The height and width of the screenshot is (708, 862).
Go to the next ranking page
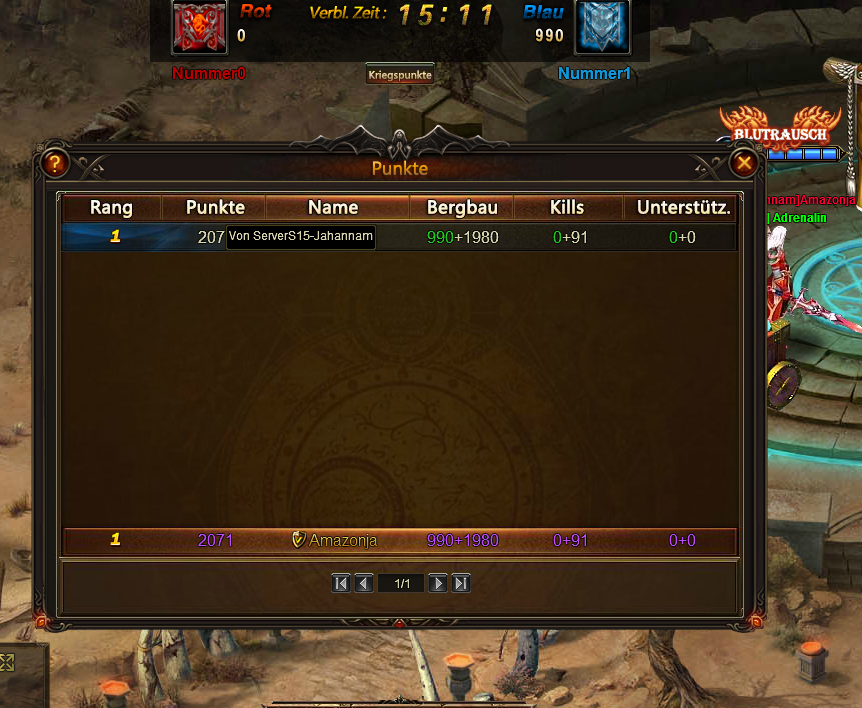click(438, 583)
